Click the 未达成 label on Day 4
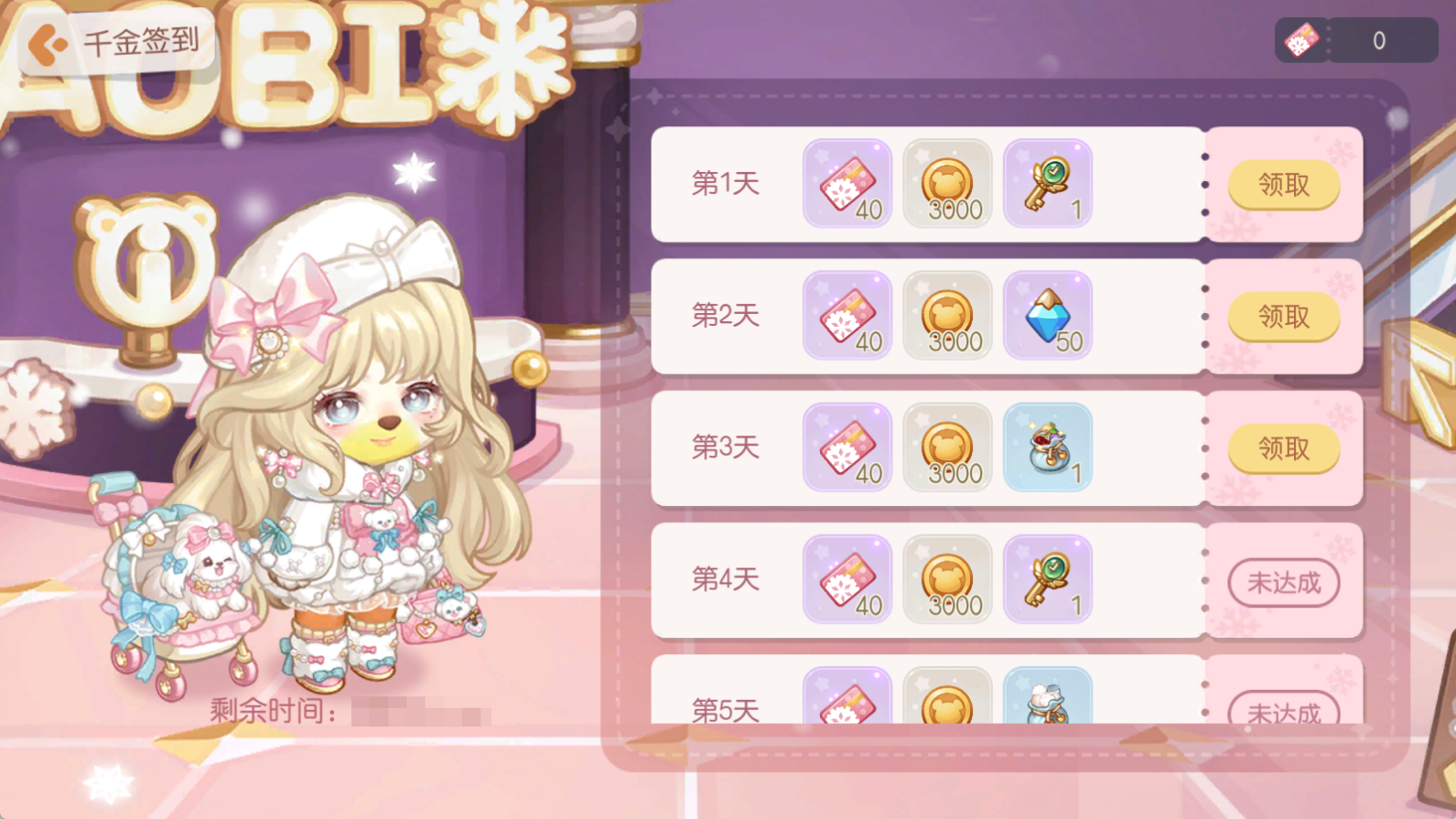The width and height of the screenshot is (1456, 819). 1283,580
